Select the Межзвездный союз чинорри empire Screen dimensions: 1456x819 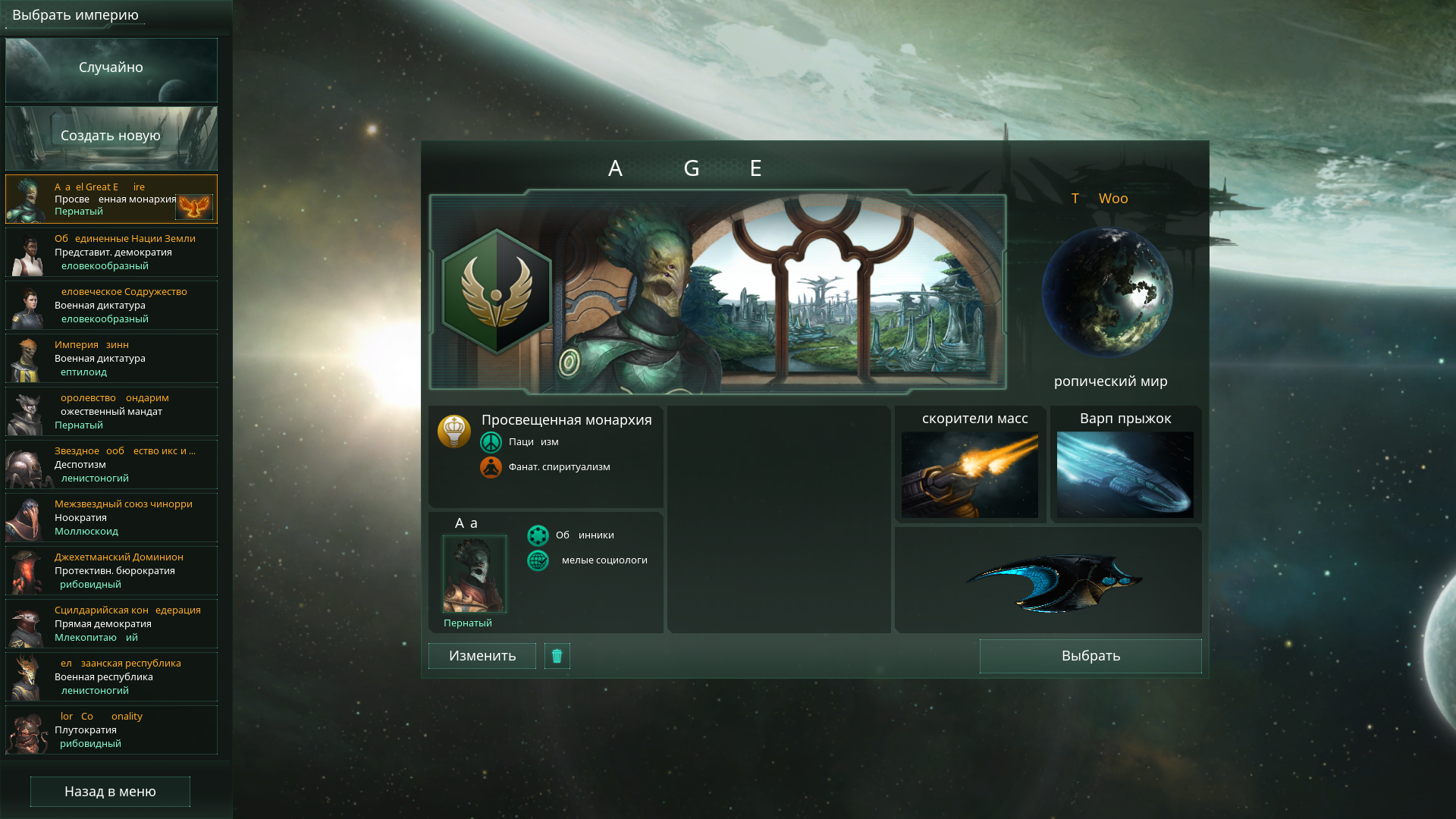pos(110,517)
